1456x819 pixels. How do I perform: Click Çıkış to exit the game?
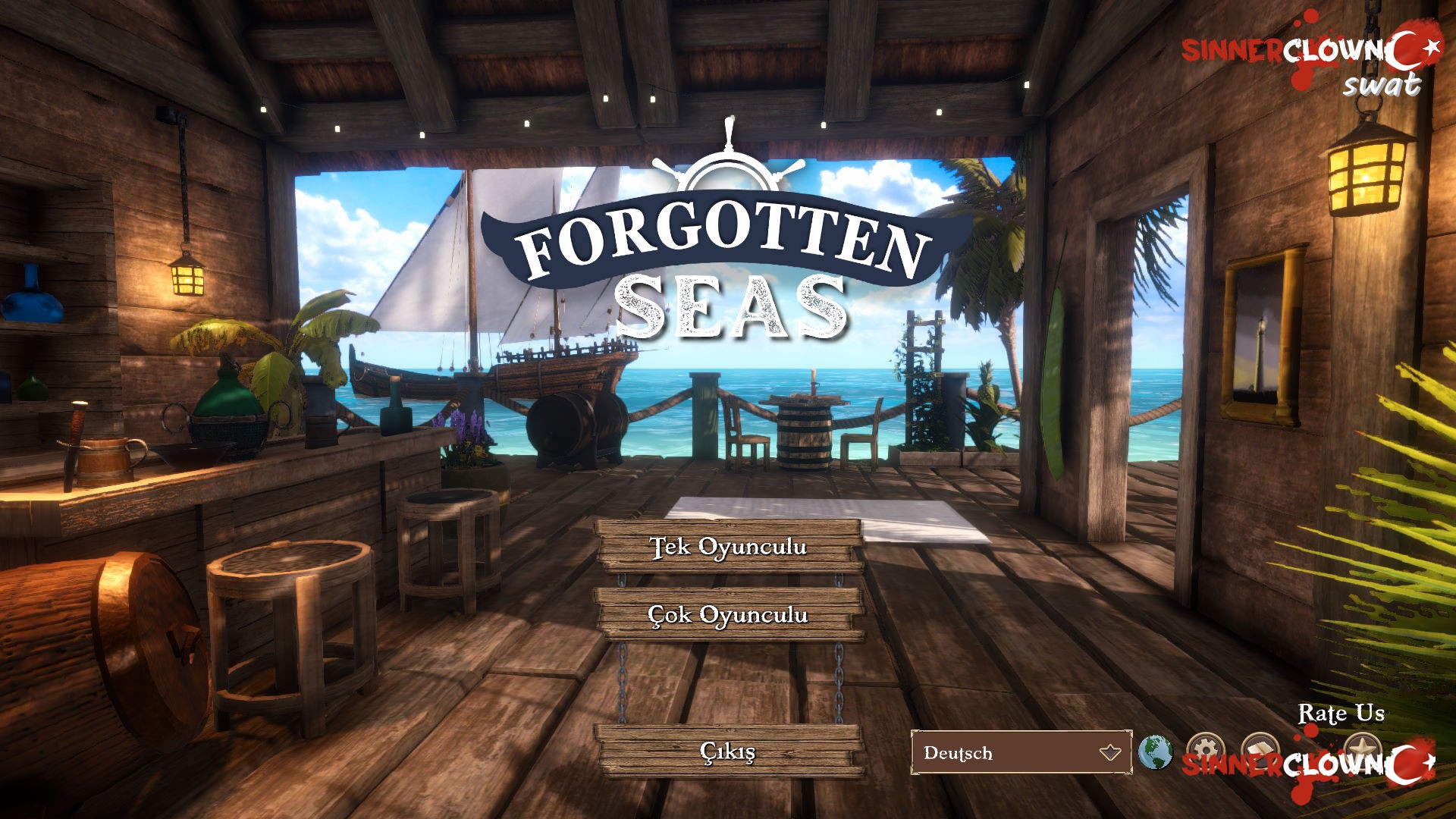tap(726, 752)
